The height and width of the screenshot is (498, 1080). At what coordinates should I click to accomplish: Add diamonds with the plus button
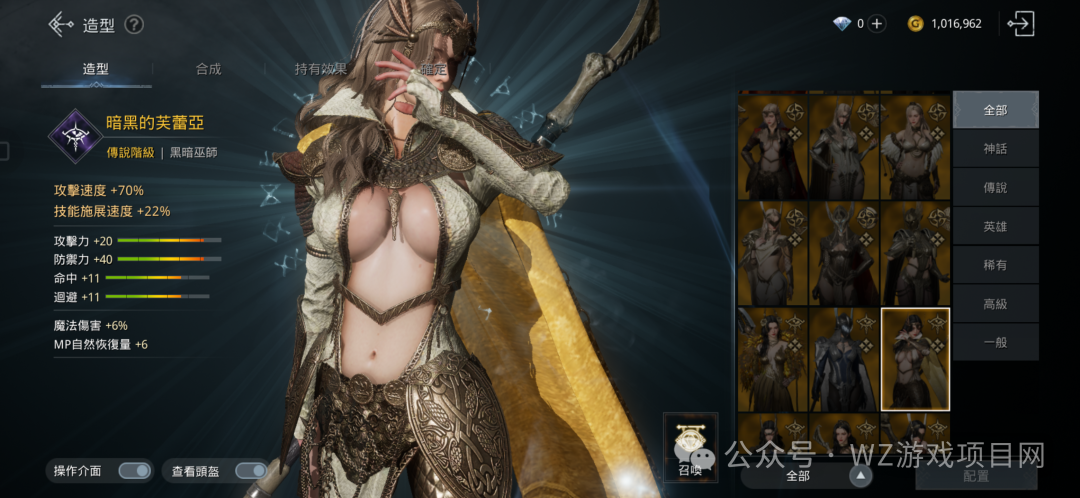click(876, 24)
